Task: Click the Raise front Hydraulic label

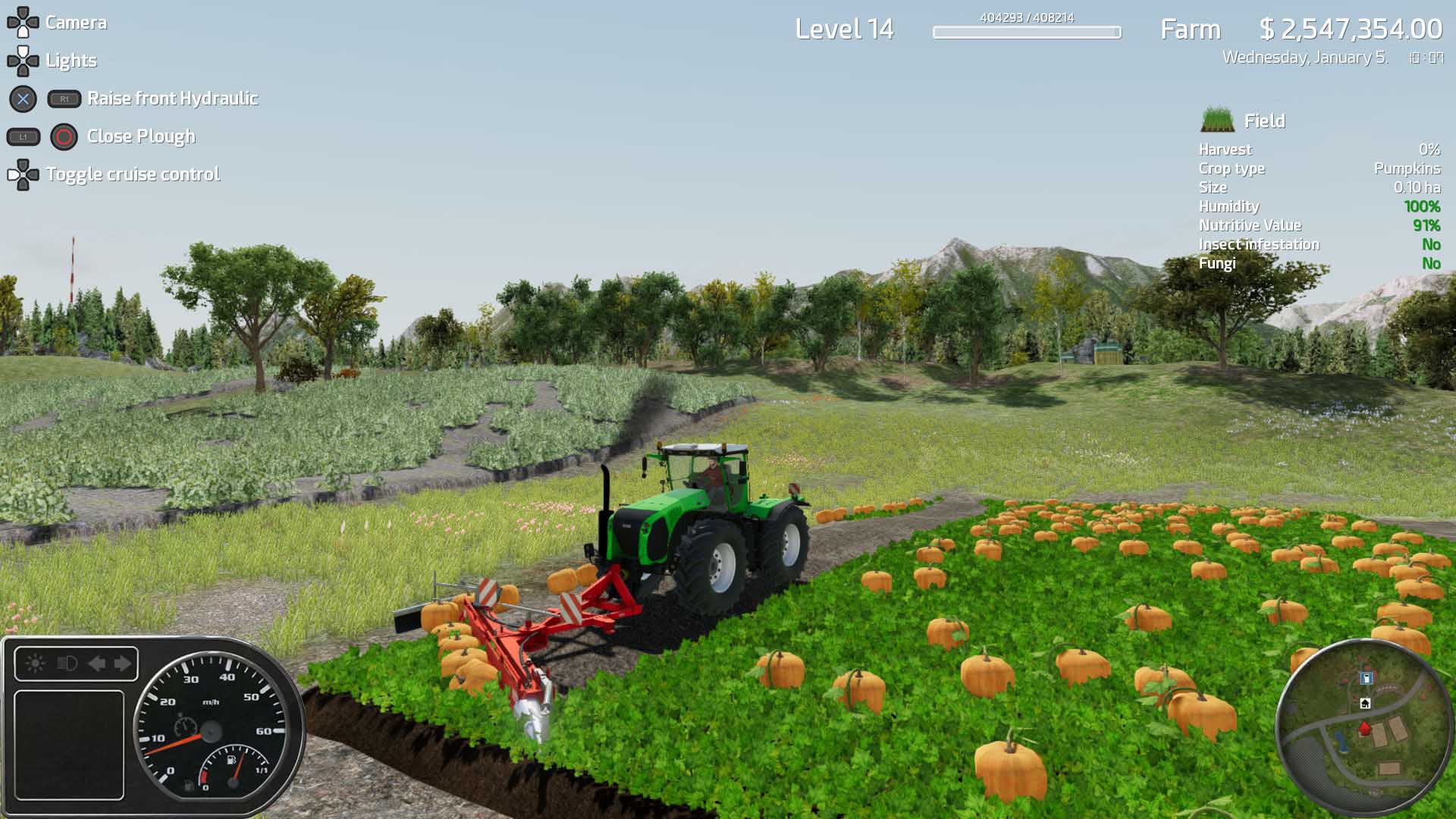Action: coord(174,99)
